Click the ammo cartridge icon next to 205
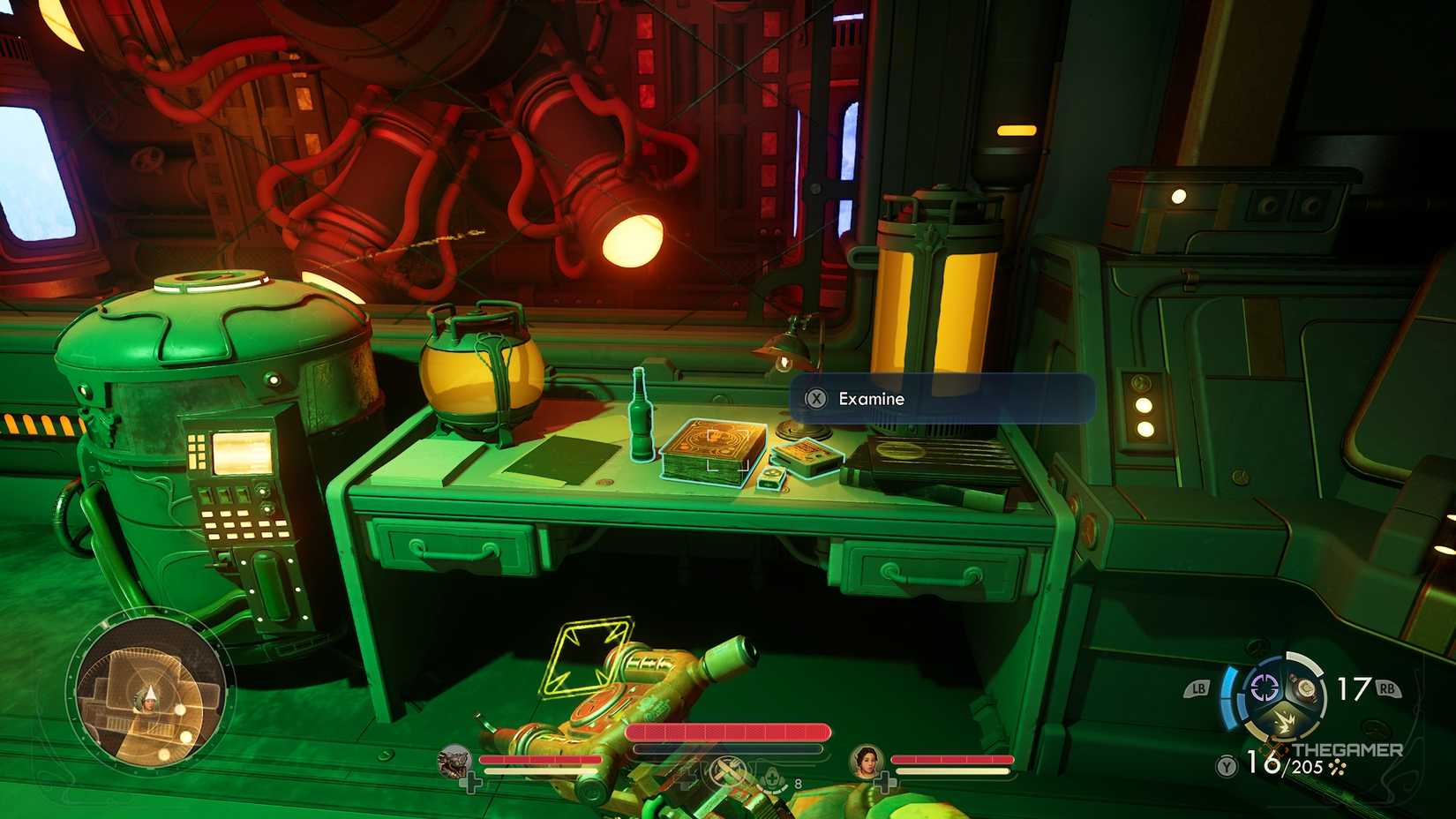 1338,768
